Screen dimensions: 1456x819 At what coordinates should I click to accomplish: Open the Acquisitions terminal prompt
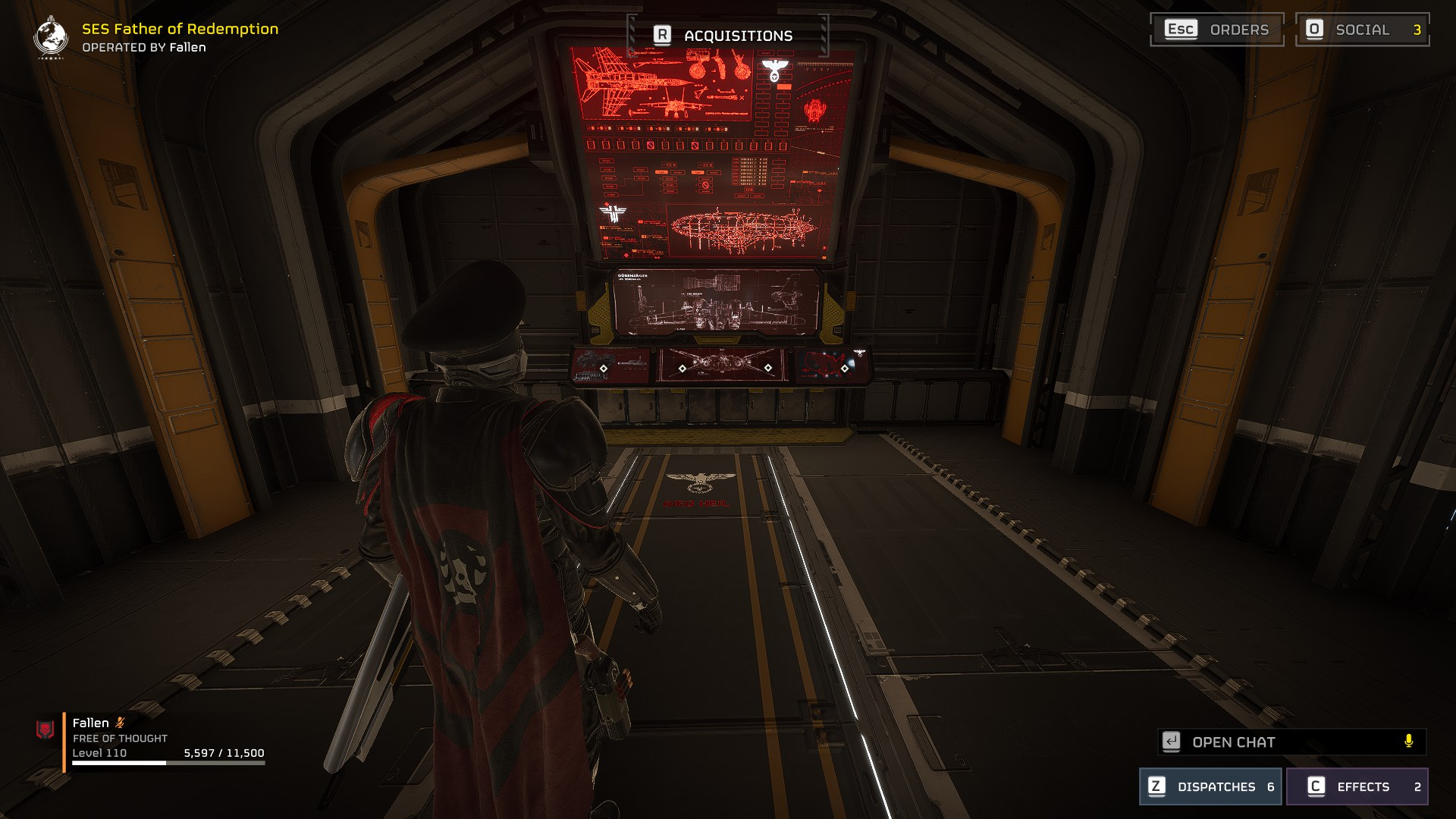(726, 36)
